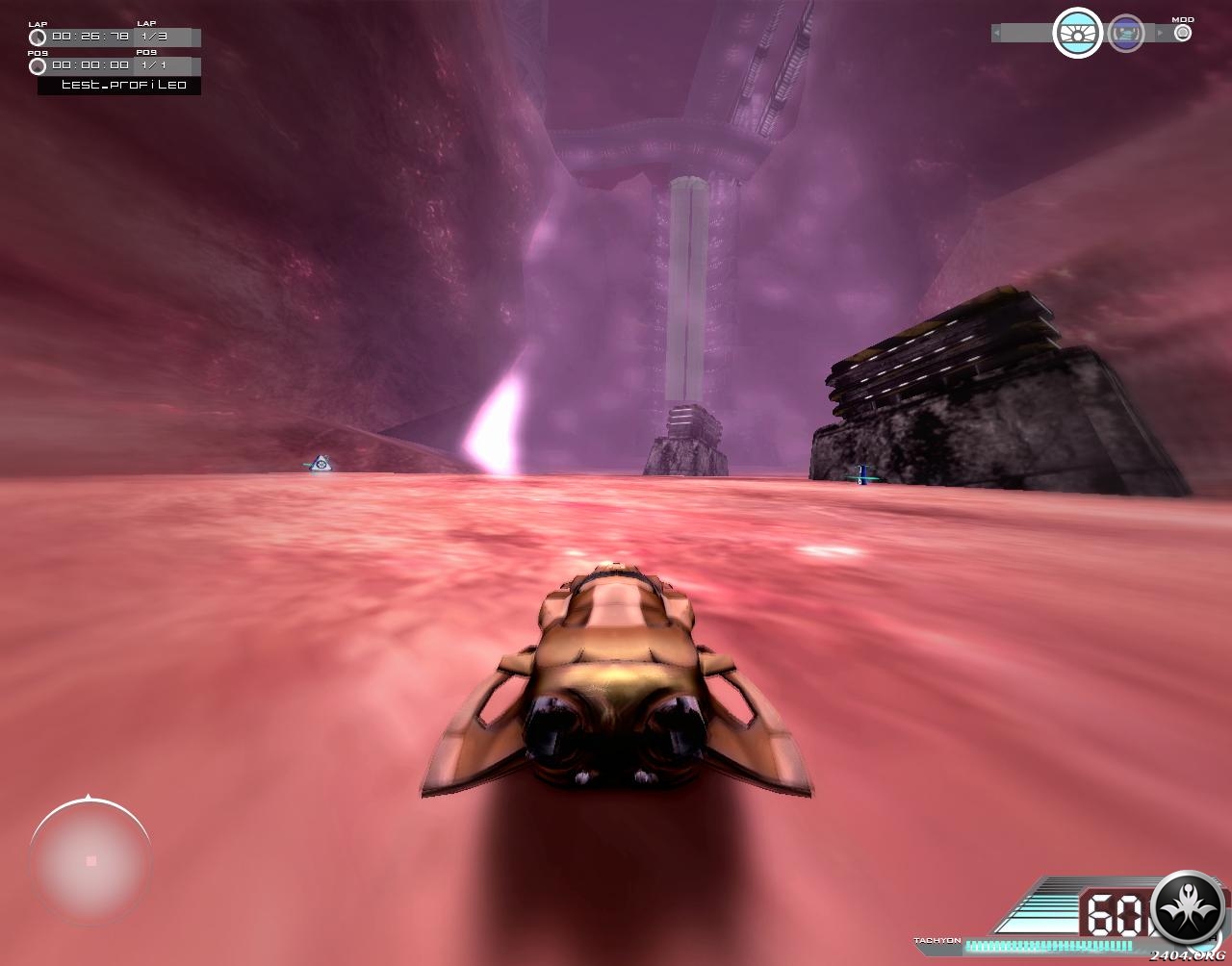Screen dimensions: 1232x966
Task: Choose the purple pickup icon in selector
Action: pyautogui.click(x=1125, y=34)
